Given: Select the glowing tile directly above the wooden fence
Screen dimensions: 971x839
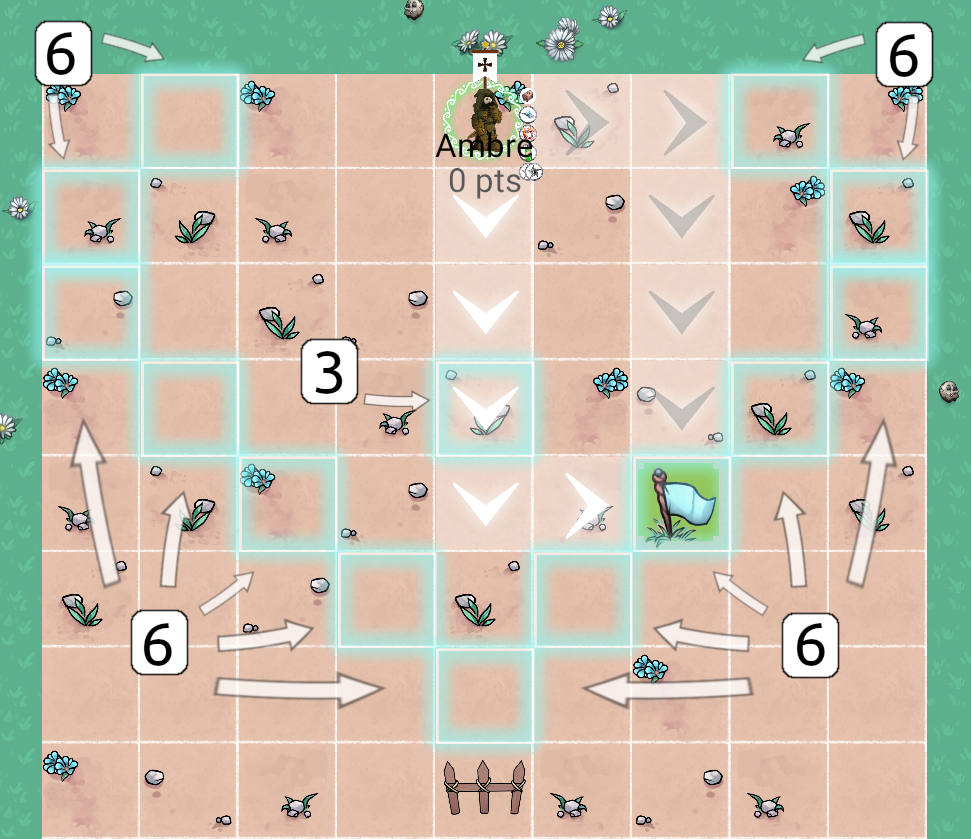Looking at the screenshot, I should coord(485,695).
